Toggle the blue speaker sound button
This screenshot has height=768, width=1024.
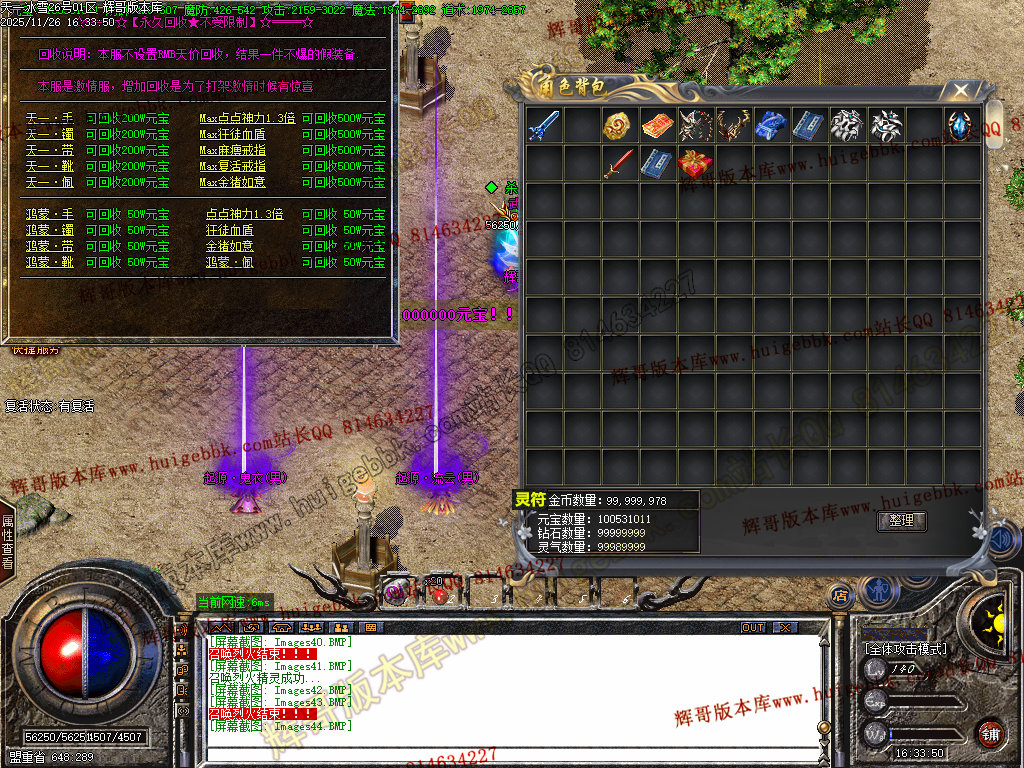(998, 541)
